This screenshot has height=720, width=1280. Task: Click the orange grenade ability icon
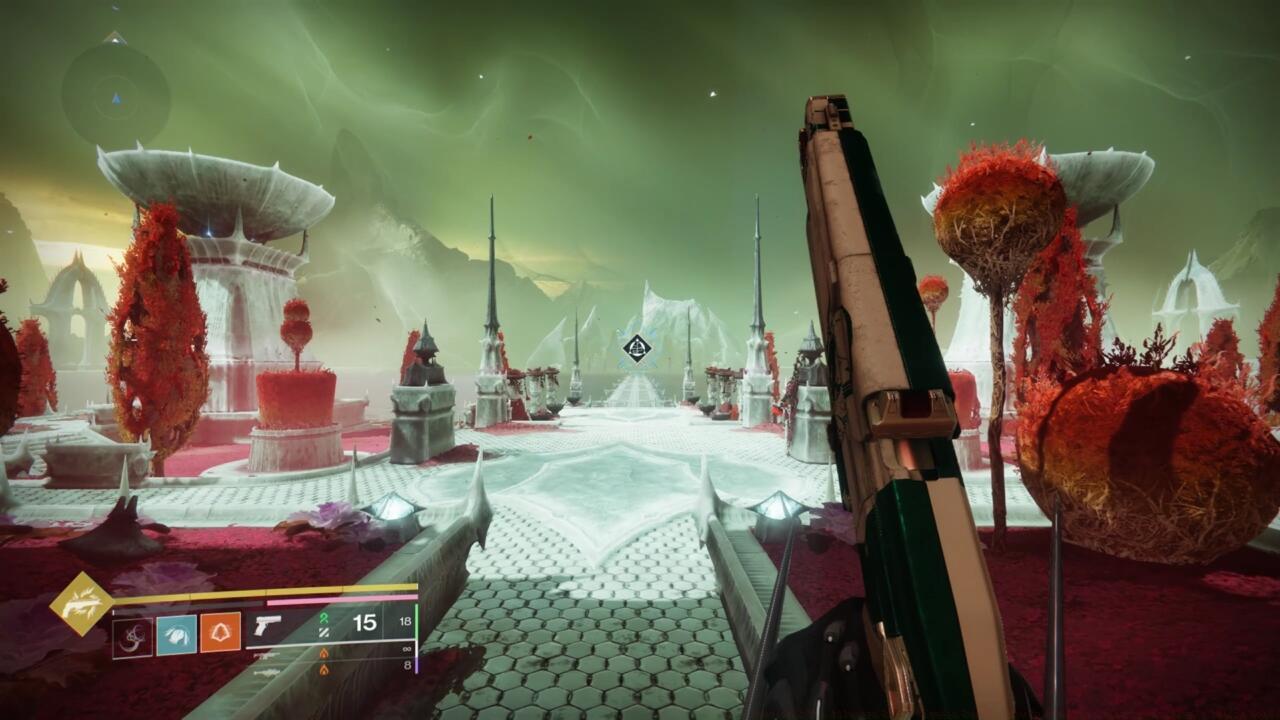pyautogui.click(x=221, y=630)
